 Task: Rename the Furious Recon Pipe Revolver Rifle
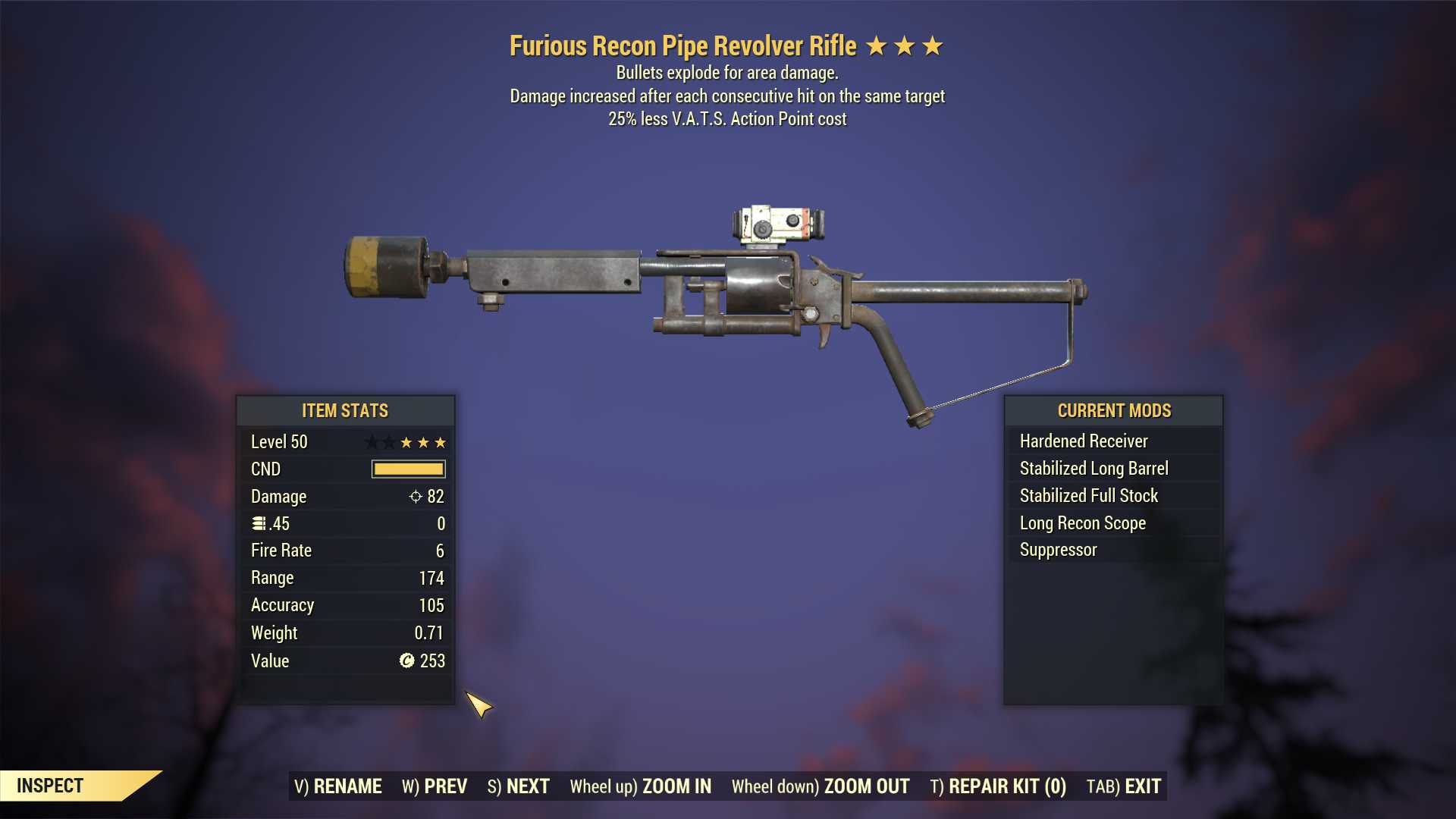(338, 786)
